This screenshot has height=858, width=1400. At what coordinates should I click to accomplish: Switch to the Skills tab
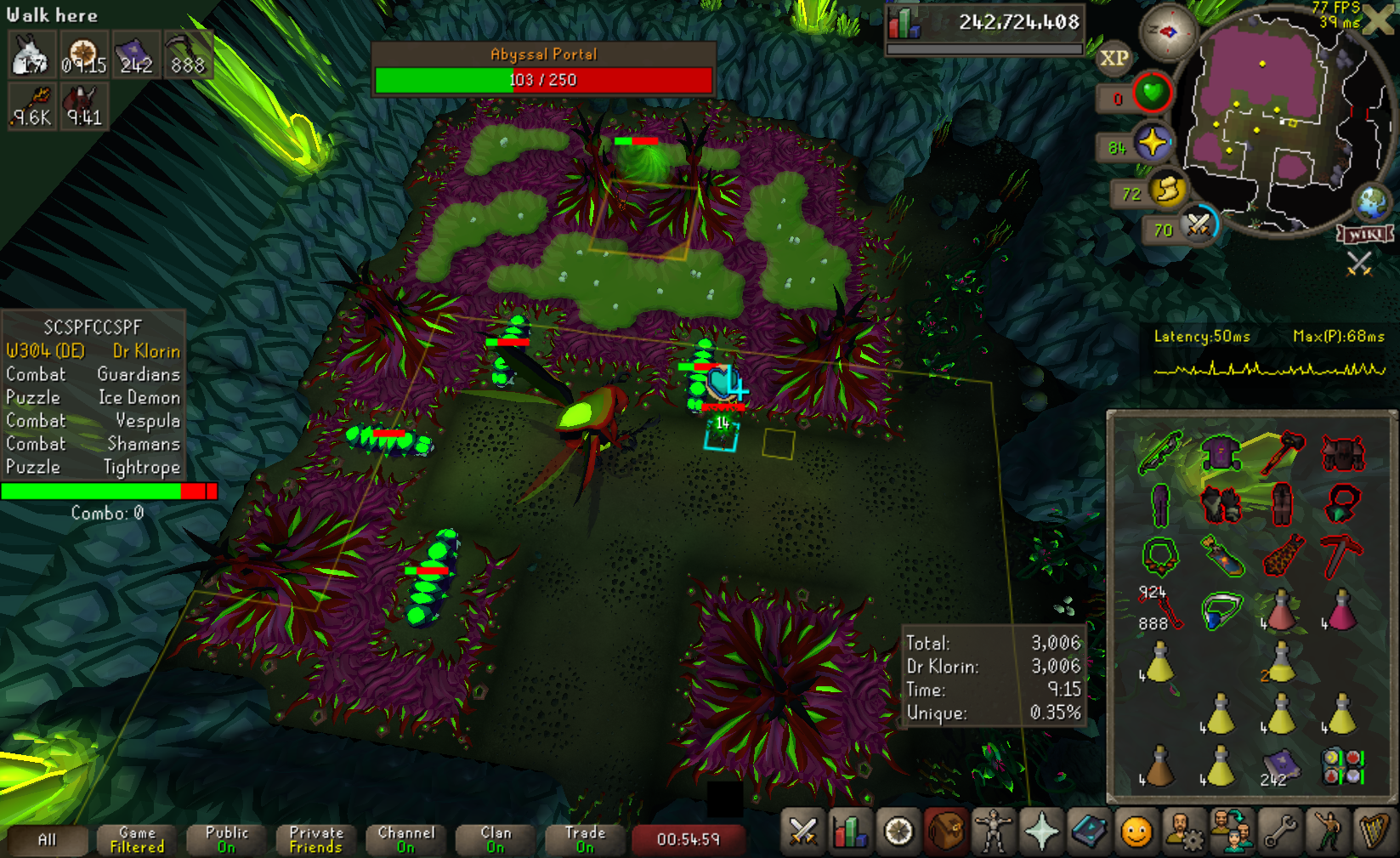pyautogui.click(x=851, y=832)
